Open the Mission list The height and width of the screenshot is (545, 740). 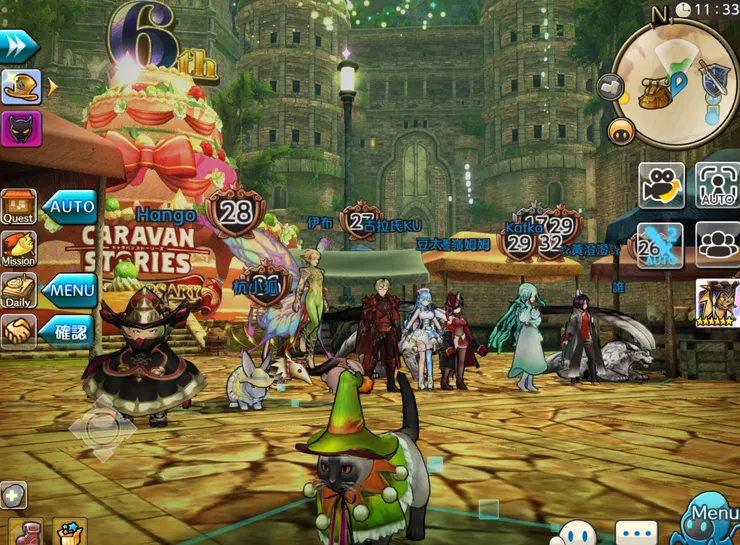pos(18,248)
